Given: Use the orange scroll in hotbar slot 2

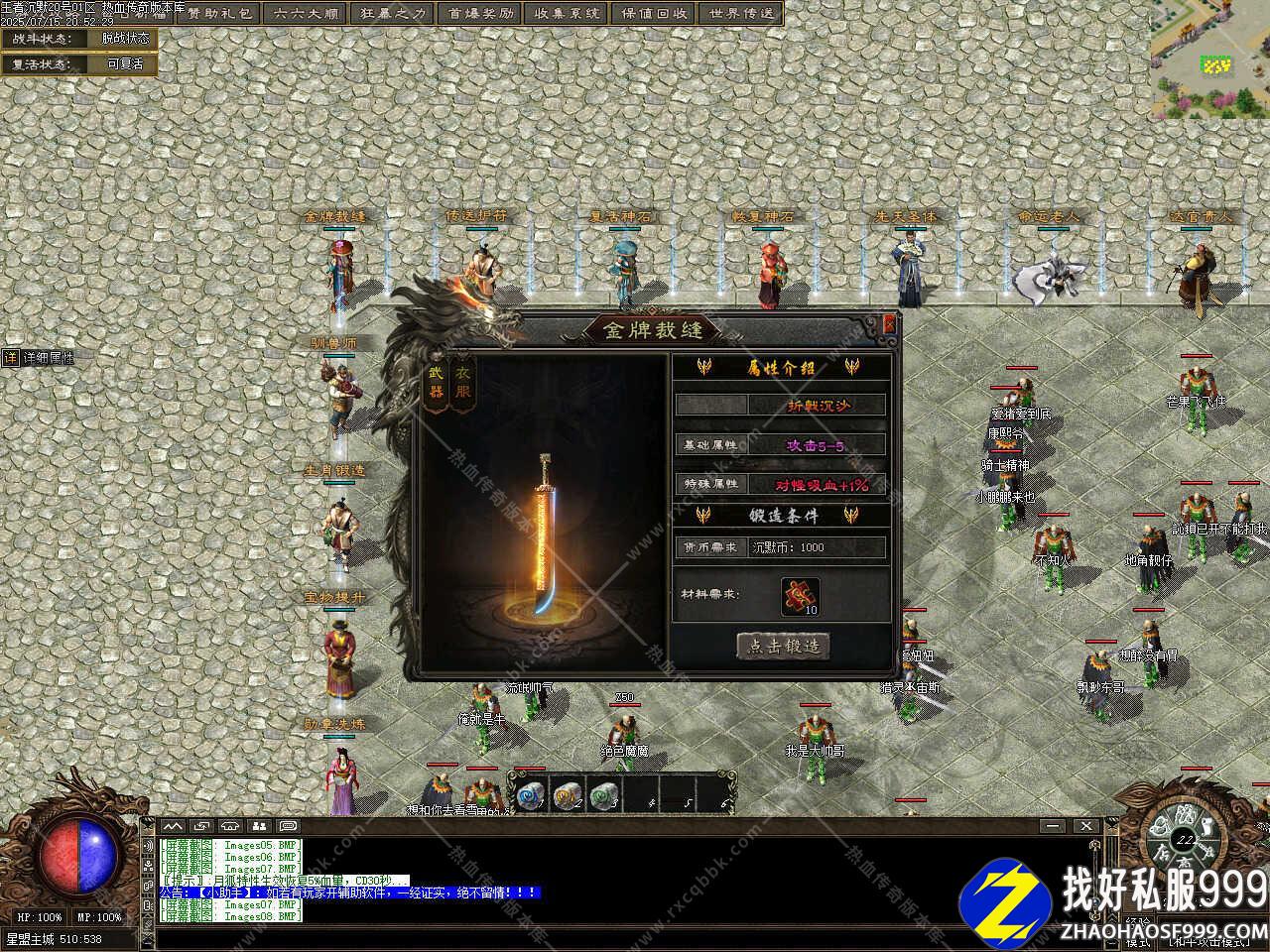Looking at the screenshot, I should 566,793.
